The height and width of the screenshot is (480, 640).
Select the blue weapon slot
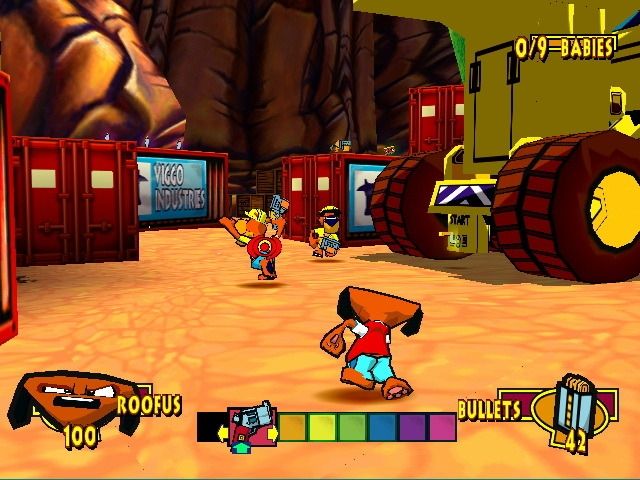point(382,427)
